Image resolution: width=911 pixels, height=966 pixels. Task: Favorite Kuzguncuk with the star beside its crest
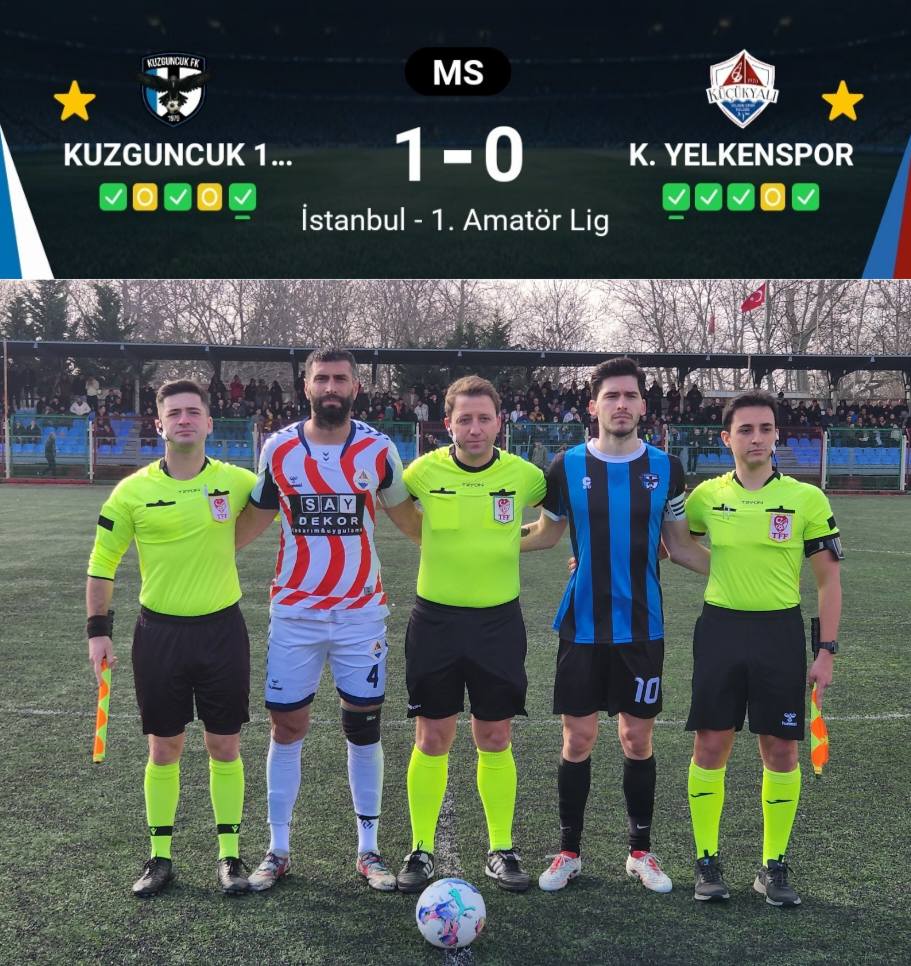74,101
